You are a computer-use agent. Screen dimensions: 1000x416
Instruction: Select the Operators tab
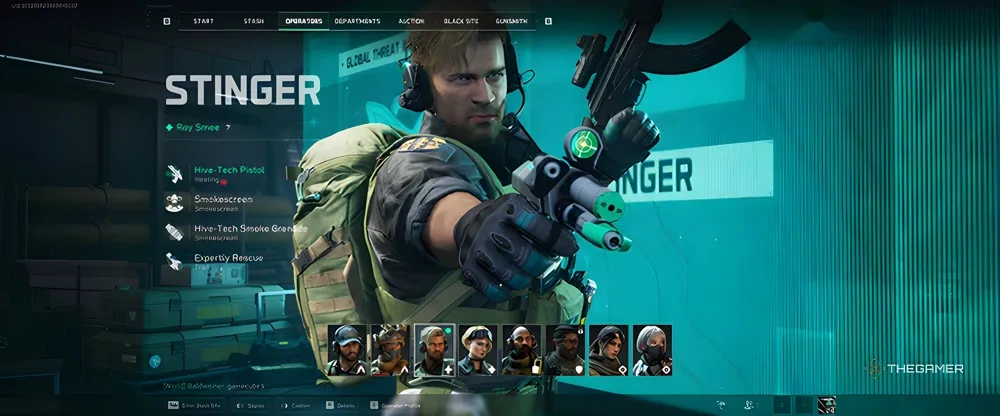pyautogui.click(x=304, y=20)
